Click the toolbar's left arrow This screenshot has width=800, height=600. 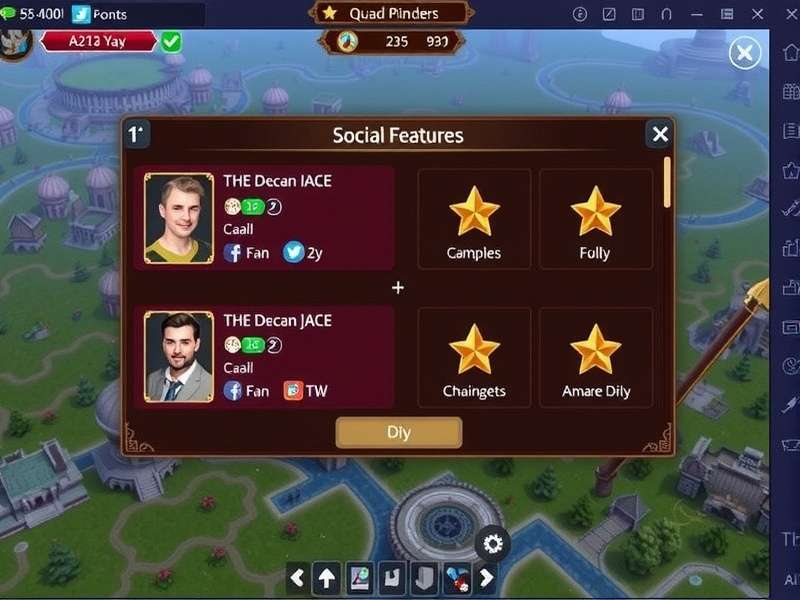coord(297,577)
